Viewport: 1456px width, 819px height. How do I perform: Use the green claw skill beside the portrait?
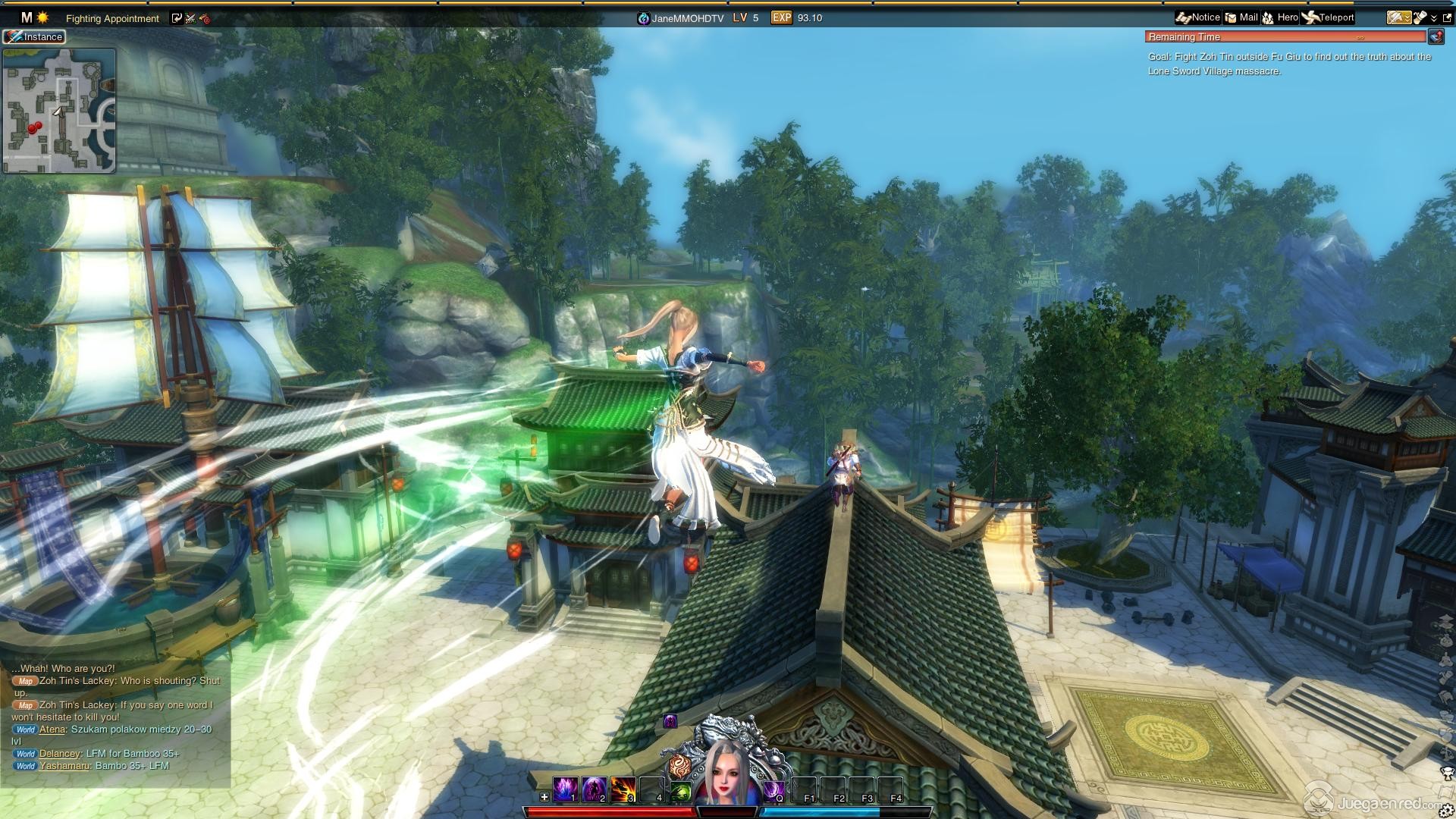tap(680, 792)
